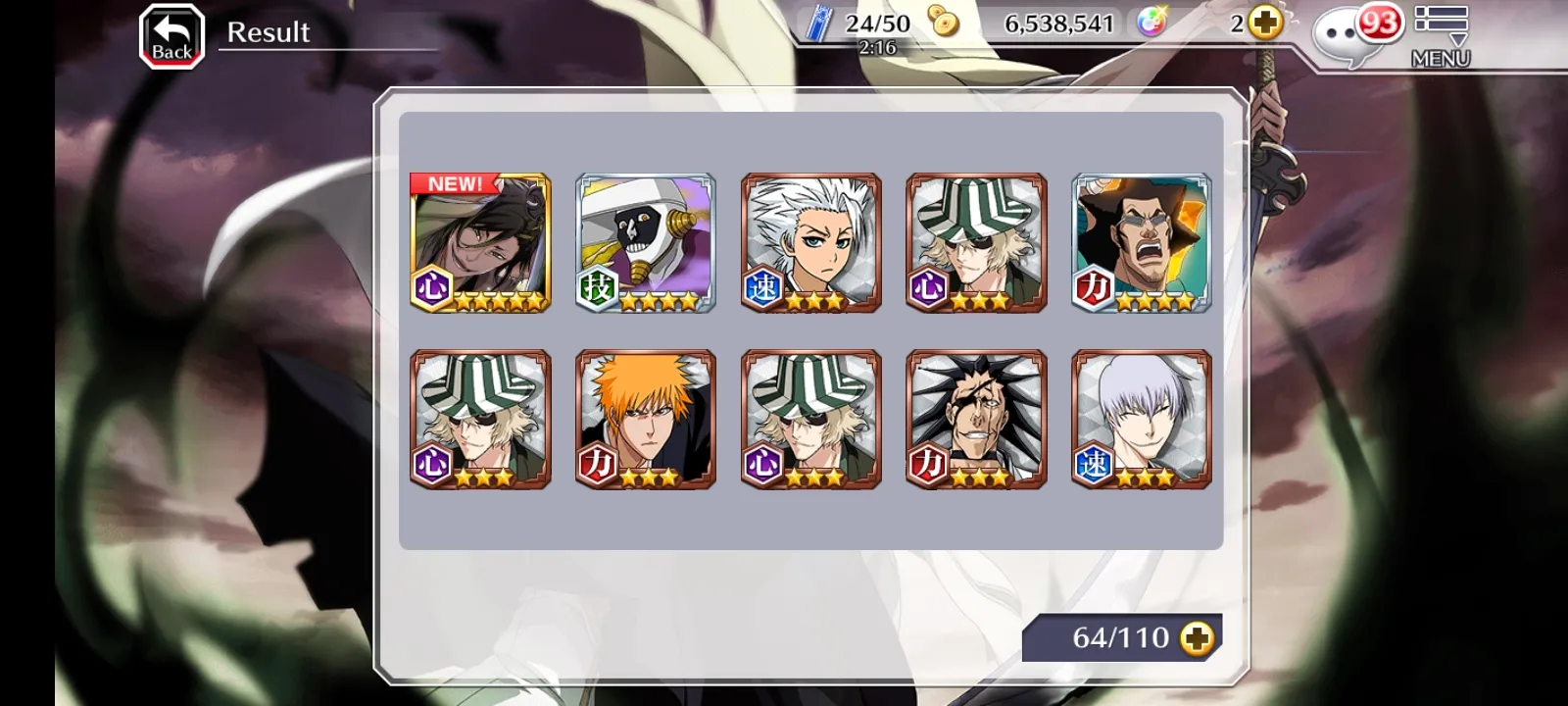Select the orange-haired Ichigo tile
The width and height of the screenshot is (1568, 706).
pyautogui.click(x=646, y=420)
